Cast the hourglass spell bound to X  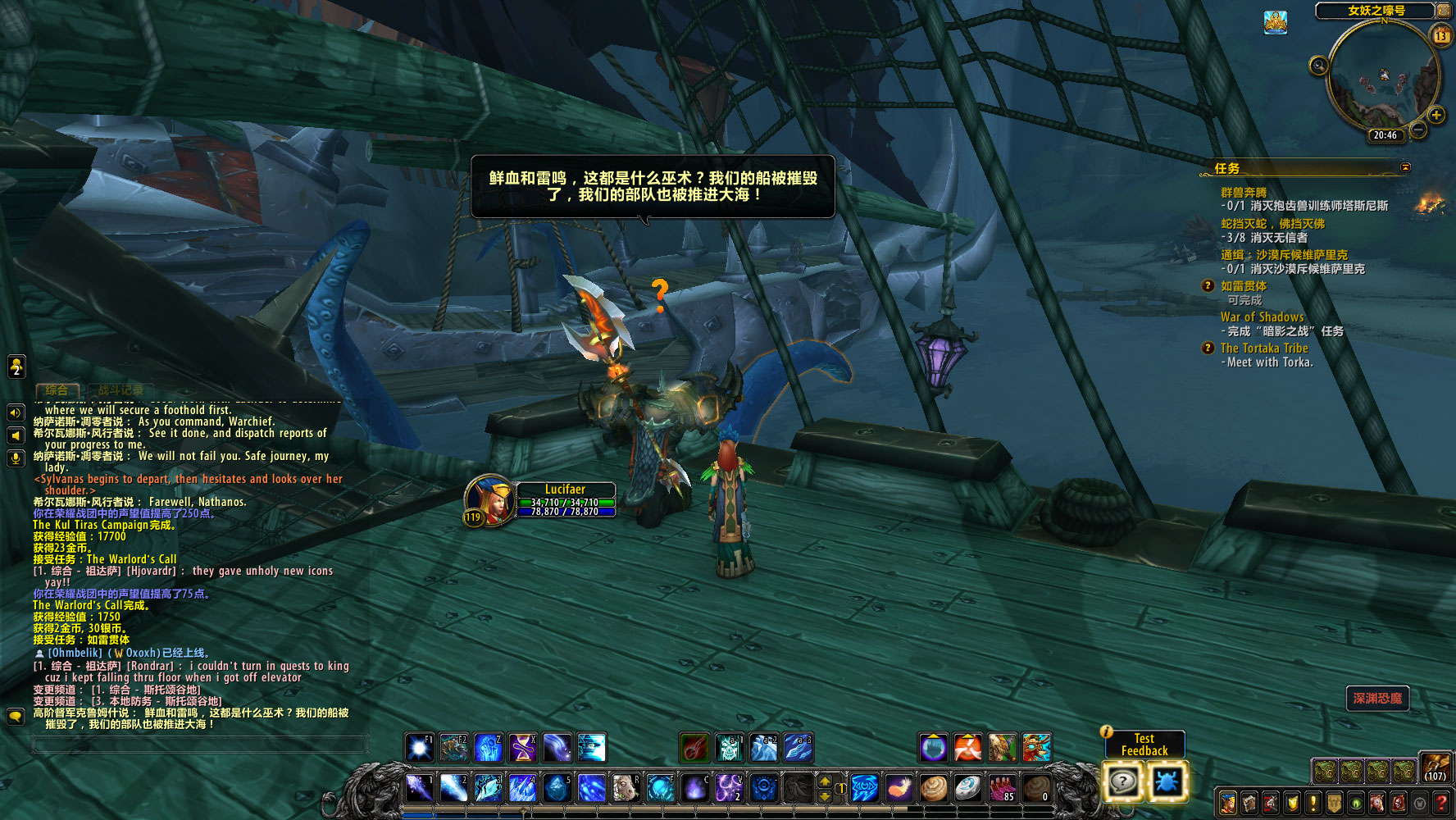click(x=522, y=748)
